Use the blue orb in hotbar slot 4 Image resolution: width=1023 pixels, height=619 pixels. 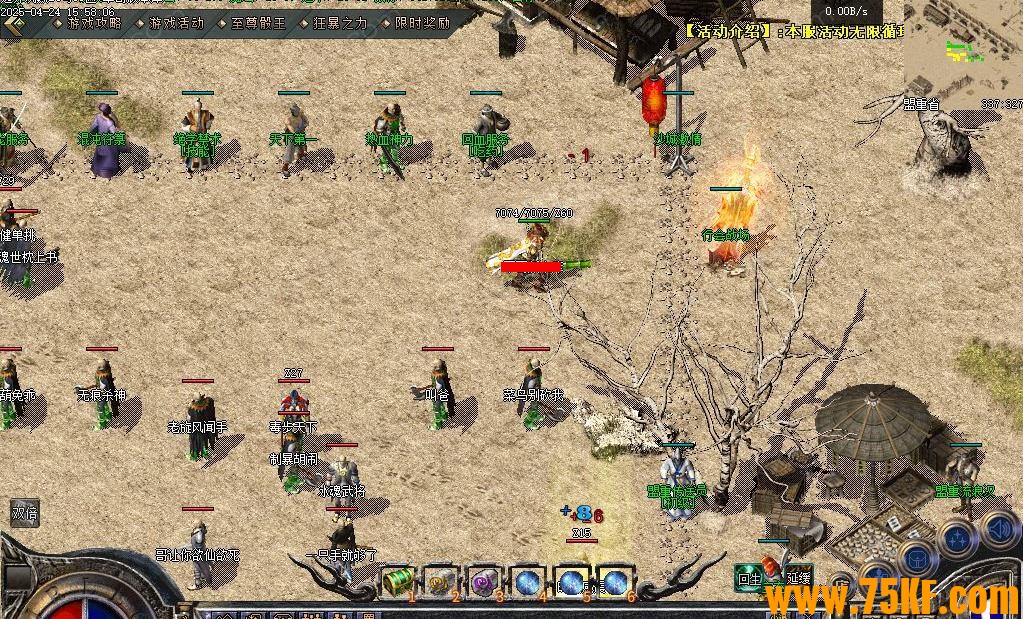point(528,581)
